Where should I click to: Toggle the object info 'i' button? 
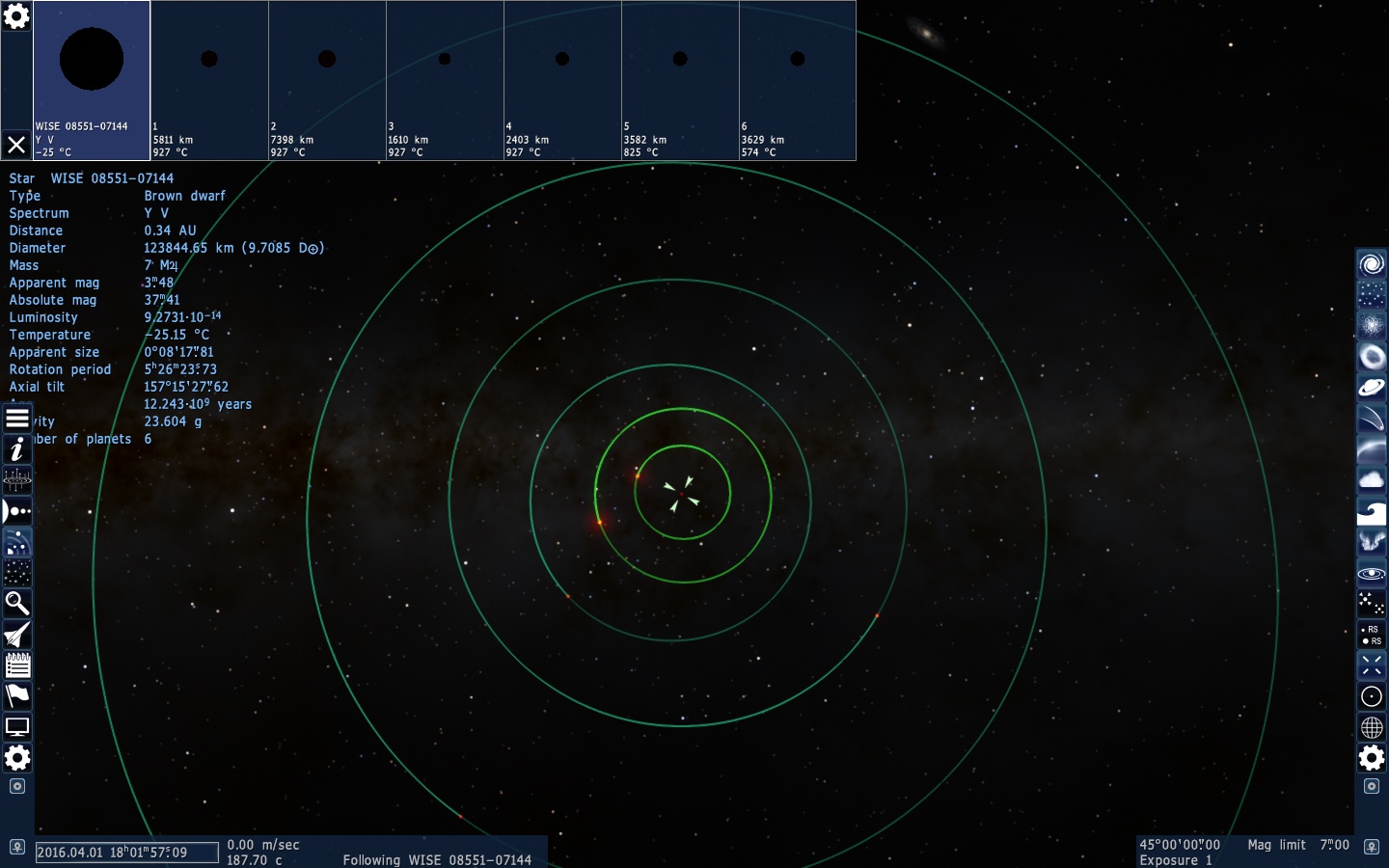point(17,449)
